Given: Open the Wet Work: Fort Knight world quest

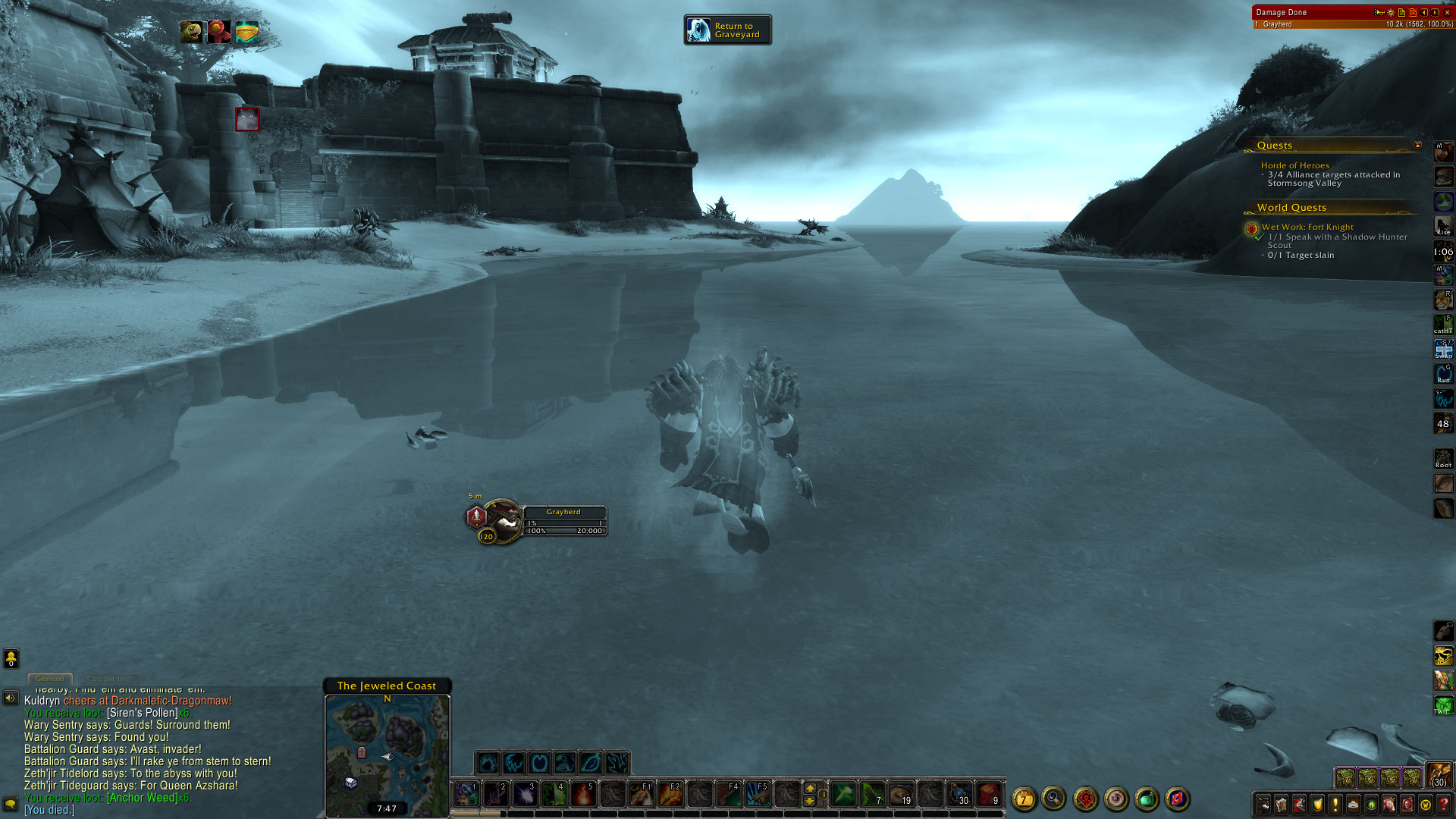Looking at the screenshot, I should 1307,227.
